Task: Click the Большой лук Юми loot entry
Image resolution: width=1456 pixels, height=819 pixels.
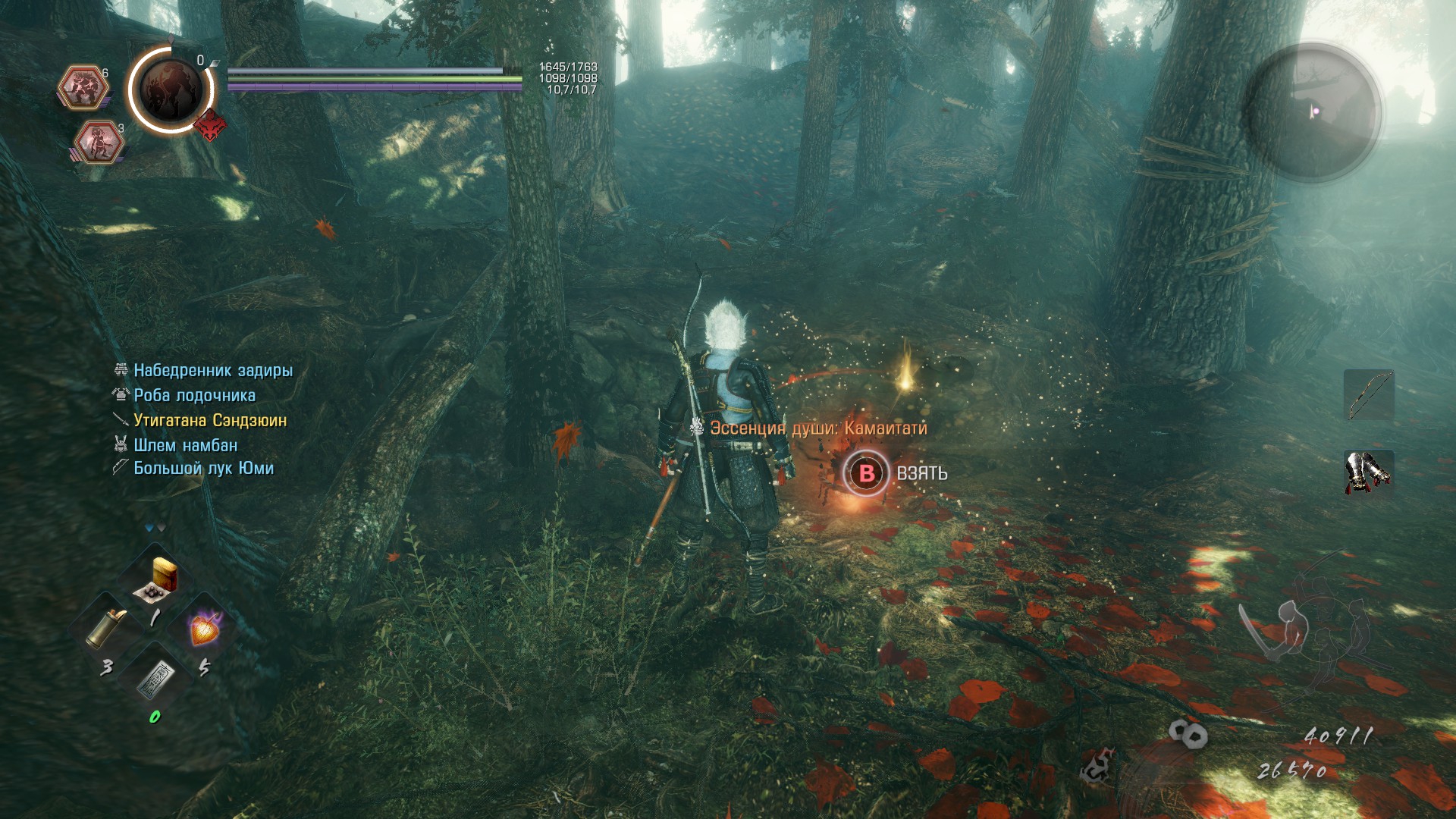Action: pos(204,468)
